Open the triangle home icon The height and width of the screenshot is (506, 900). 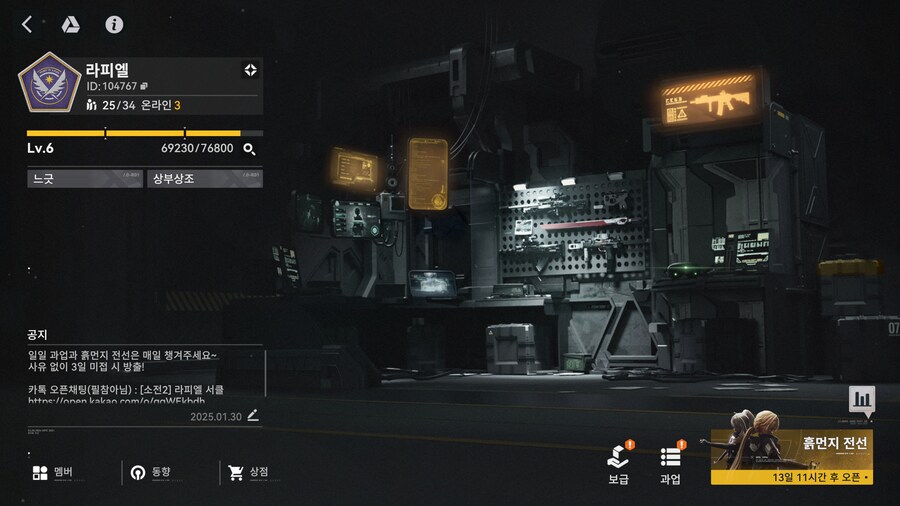(x=71, y=24)
